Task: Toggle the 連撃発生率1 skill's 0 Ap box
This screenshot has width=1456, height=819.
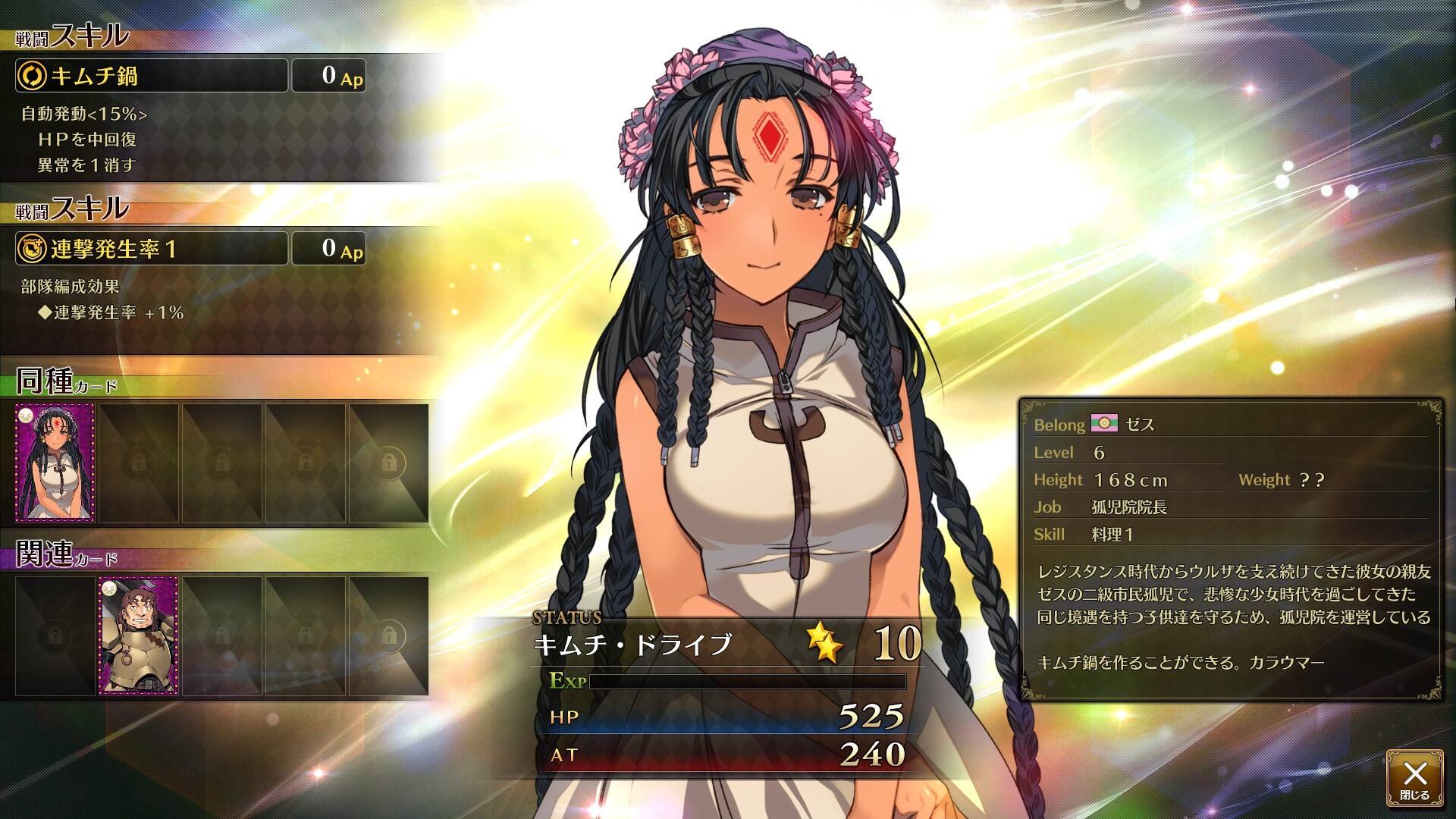Action: [x=328, y=249]
